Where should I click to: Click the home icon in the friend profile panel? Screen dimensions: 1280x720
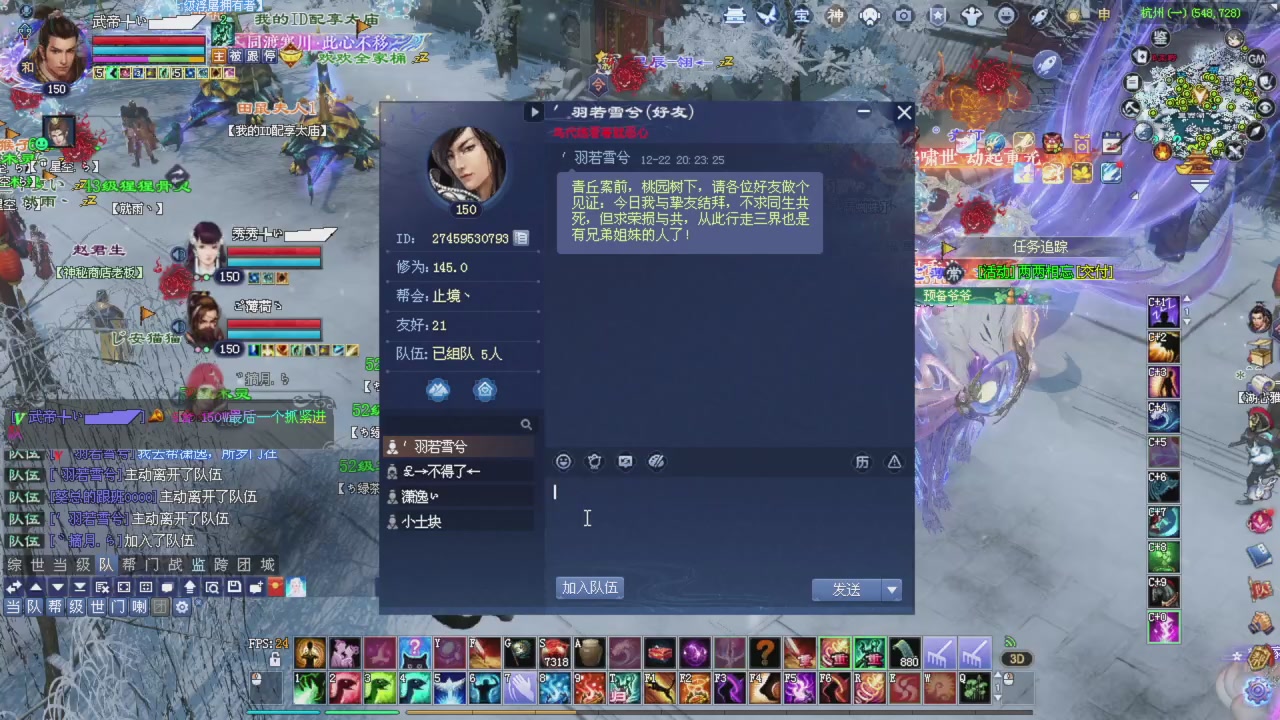[485, 390]
